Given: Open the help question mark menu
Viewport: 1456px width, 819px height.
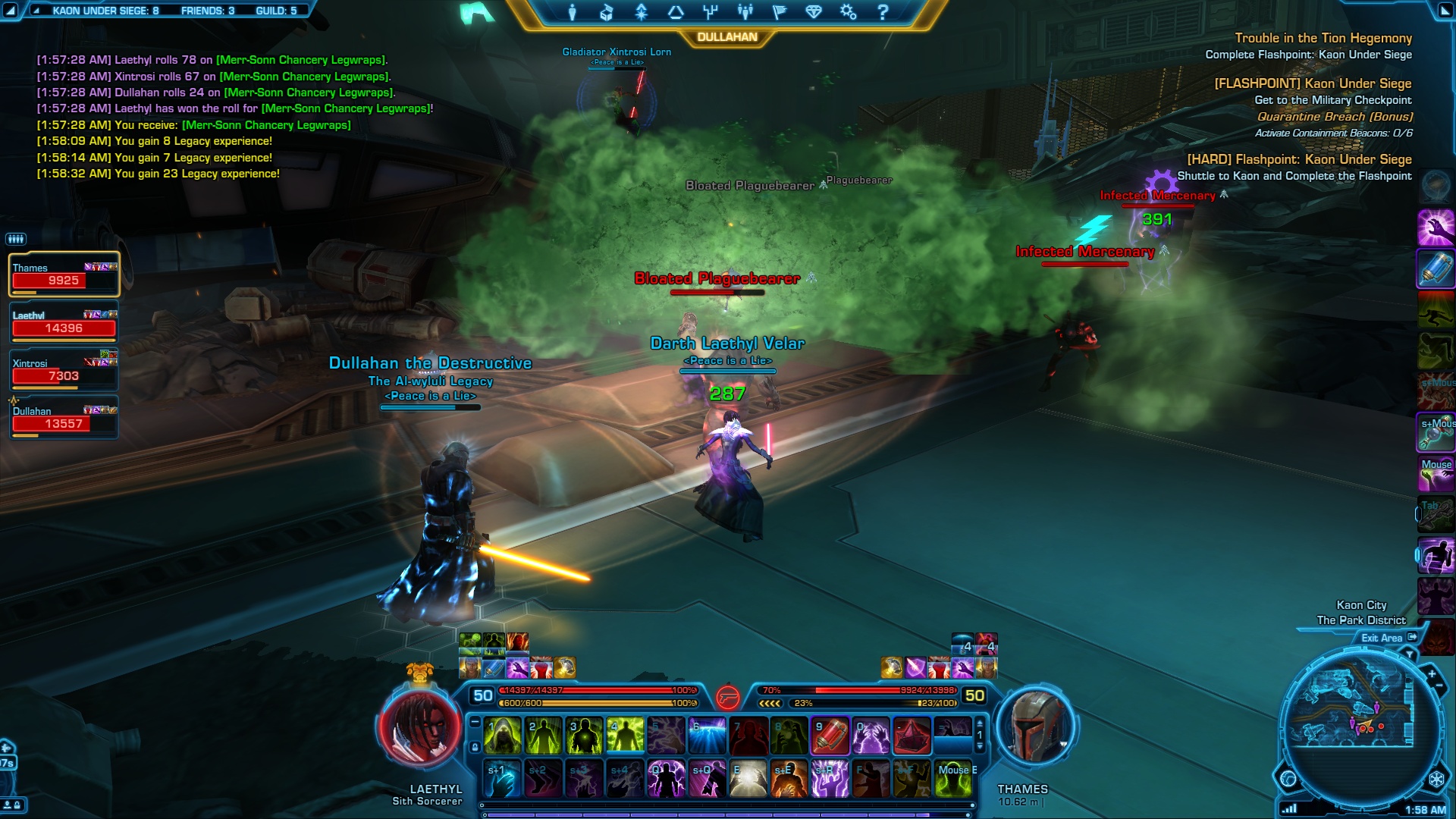Looking at the screenshot, I should (x=882, y=12).
